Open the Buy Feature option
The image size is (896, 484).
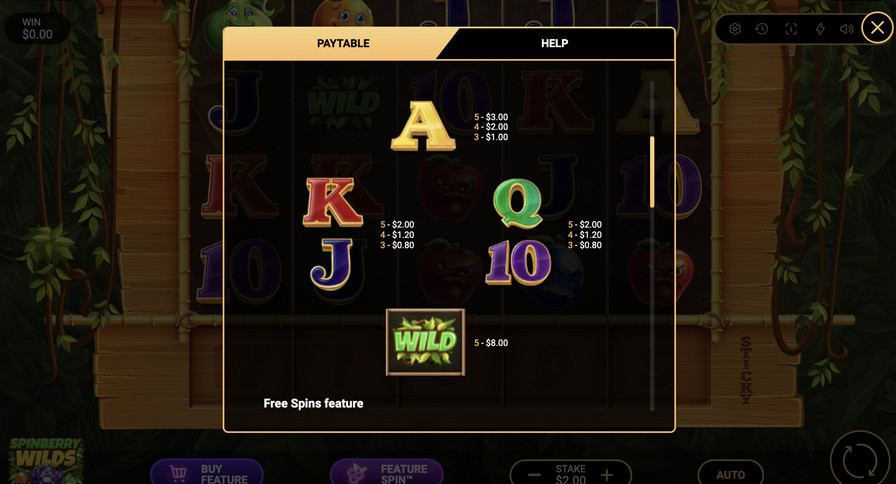(207, 473)
